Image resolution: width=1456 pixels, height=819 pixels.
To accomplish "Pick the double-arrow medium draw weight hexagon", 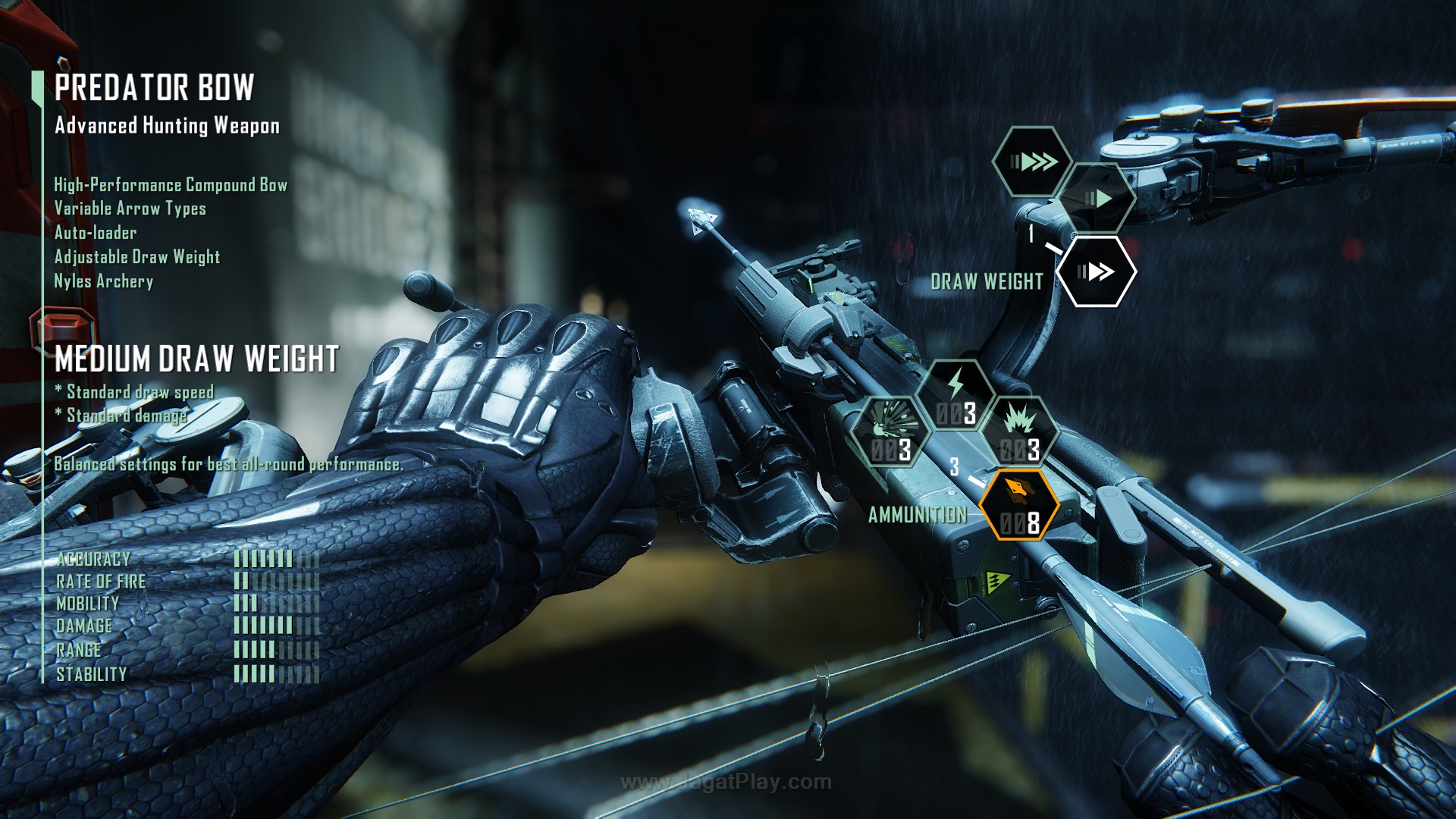I will [1096, 271].
